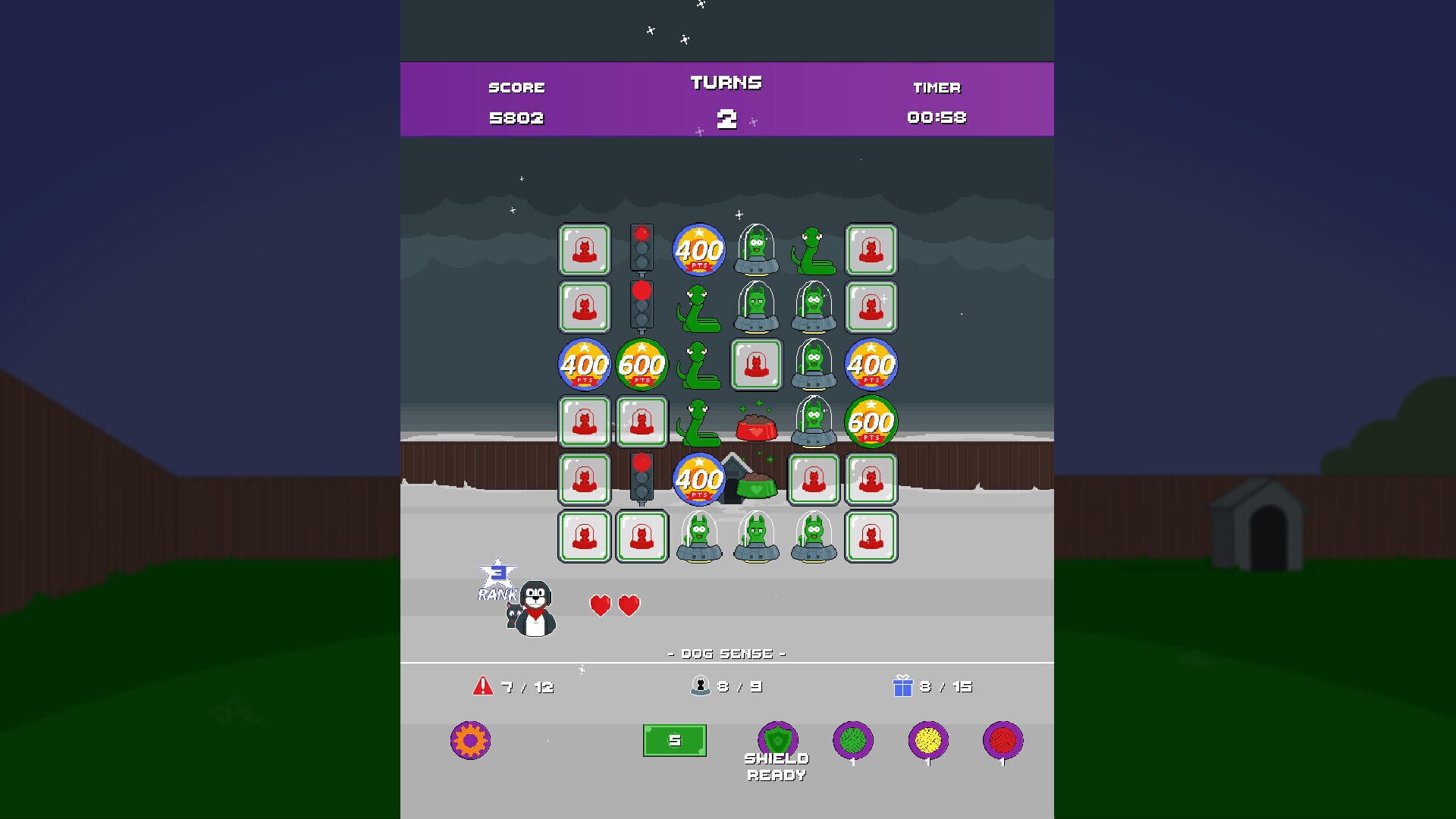Click the 600 points medal tile

pyautogui.click(x=641, y=365)
